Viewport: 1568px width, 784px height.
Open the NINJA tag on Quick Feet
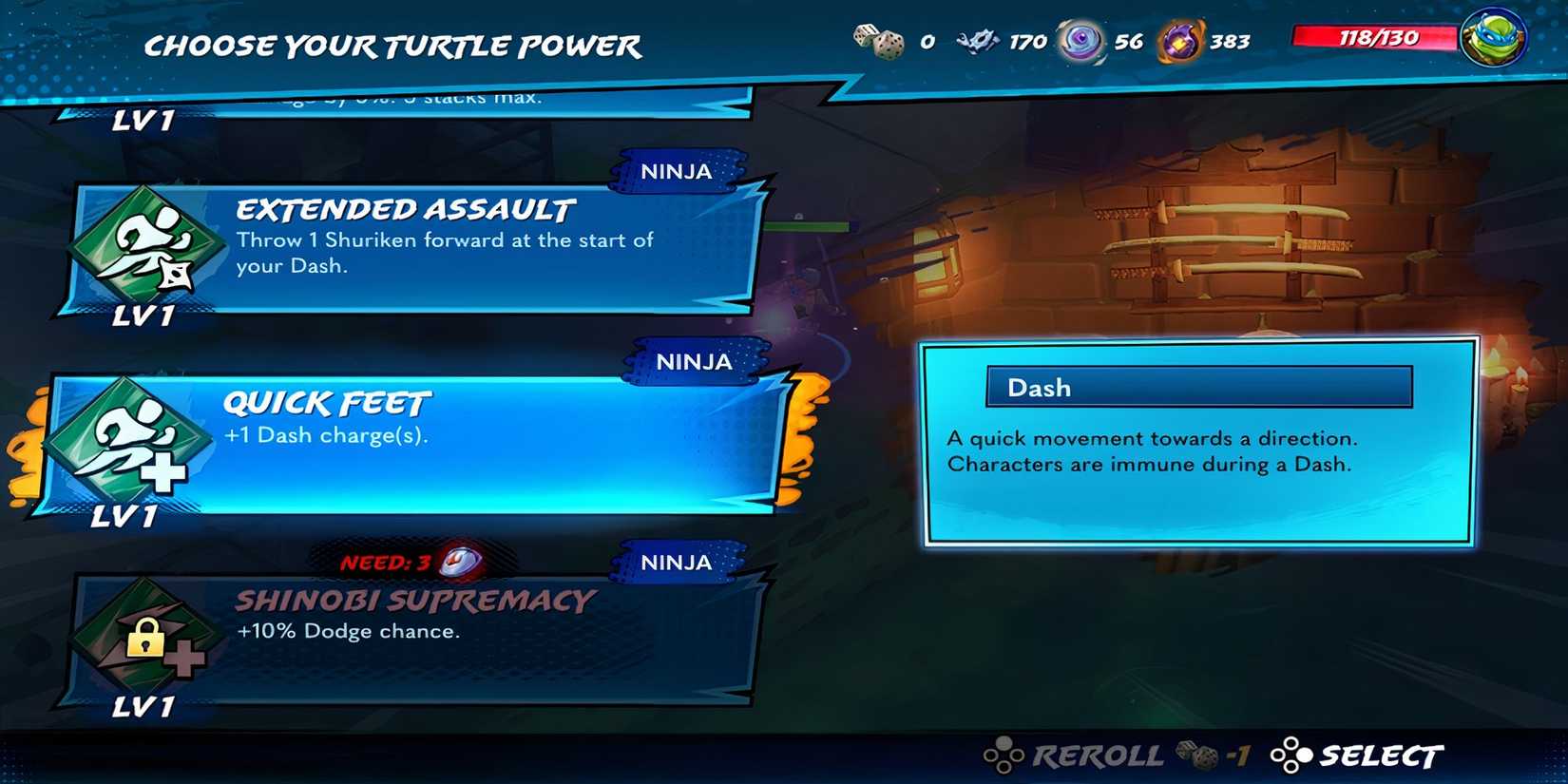692,362
